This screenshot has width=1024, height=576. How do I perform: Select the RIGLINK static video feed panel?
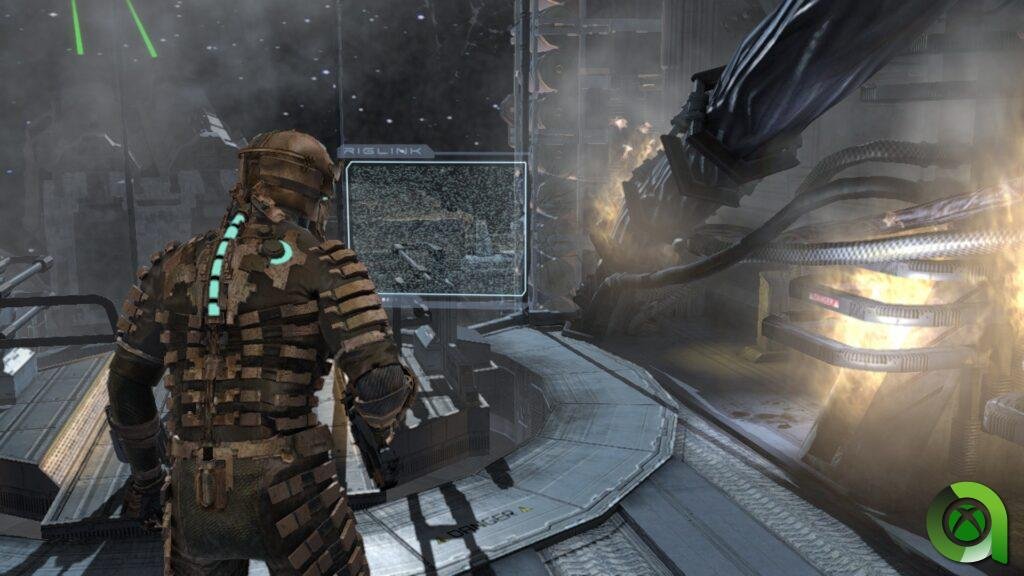click(x=436, y=227)
